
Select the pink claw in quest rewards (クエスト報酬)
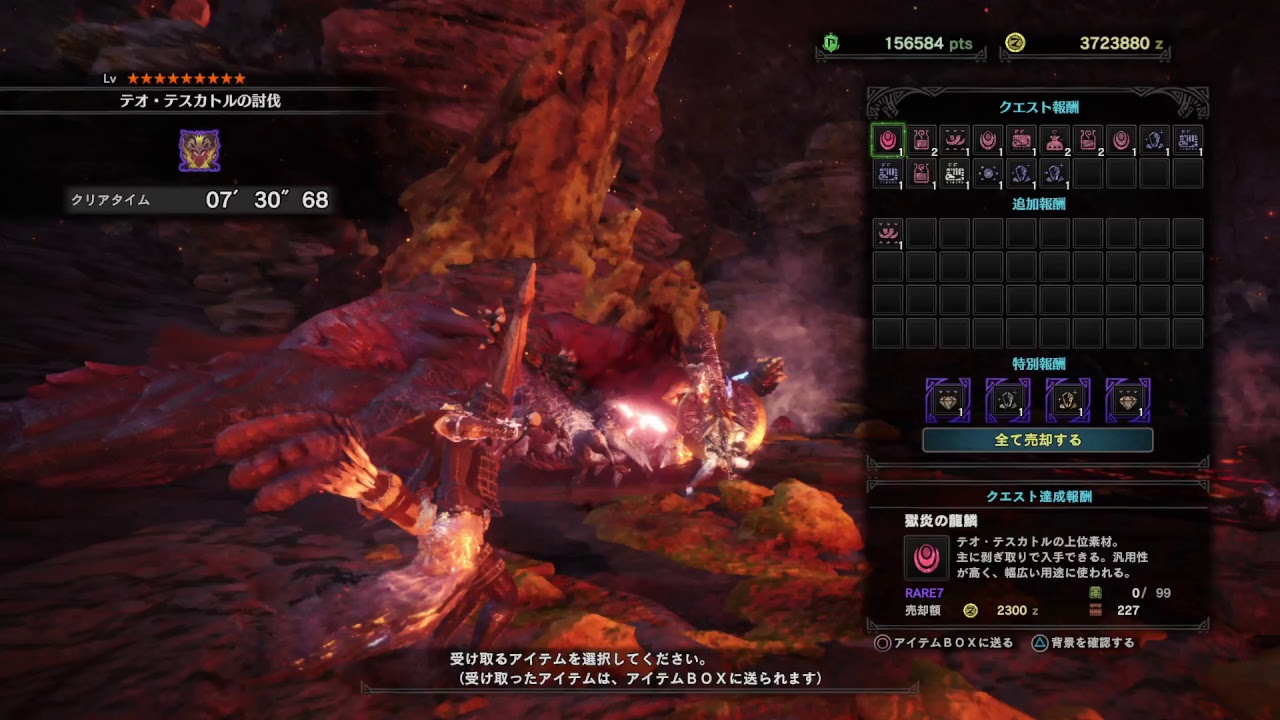(954, 140)
